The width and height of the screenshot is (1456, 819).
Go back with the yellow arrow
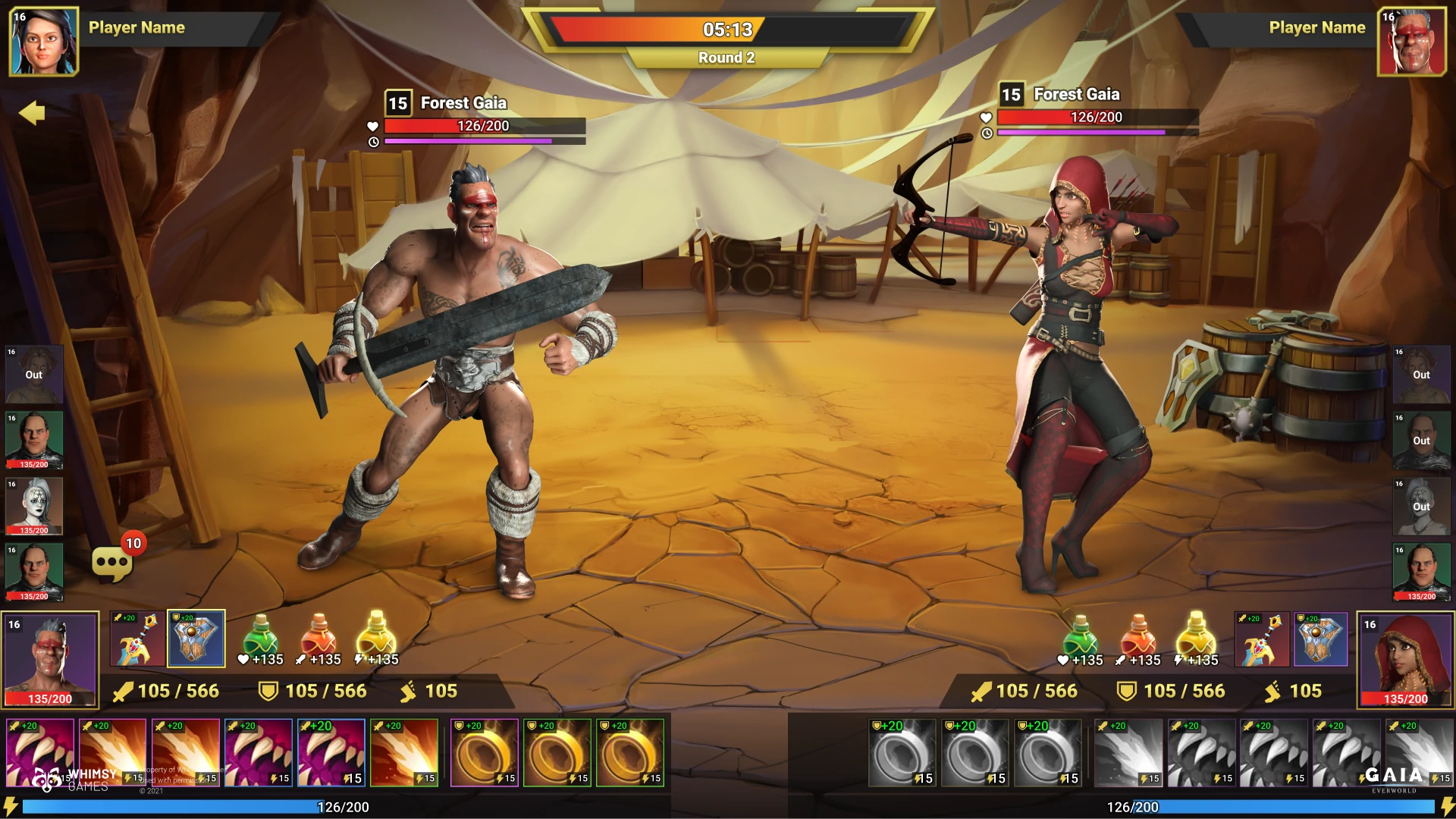tap(32, 113)
